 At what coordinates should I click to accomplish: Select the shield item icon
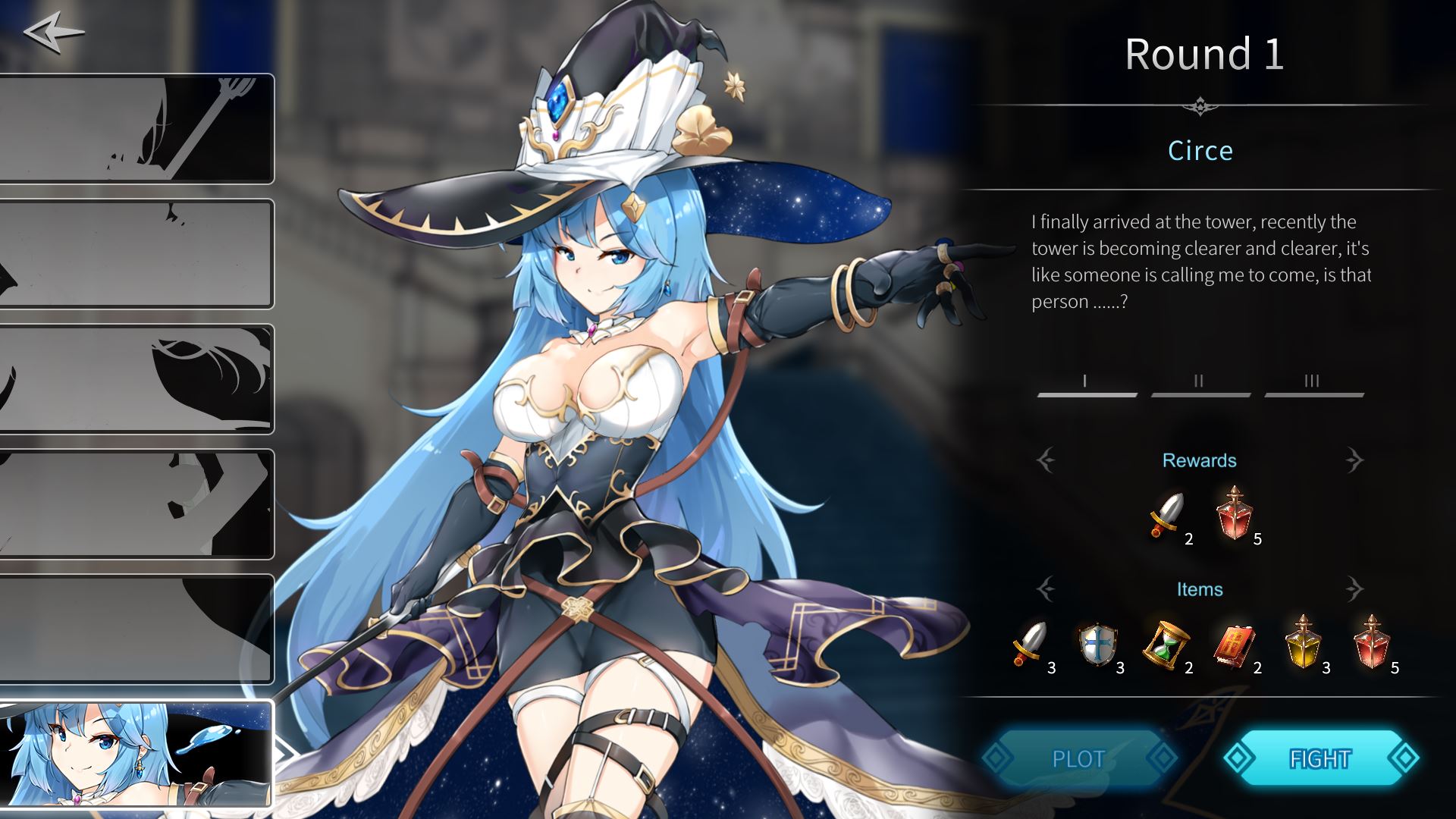[x=1097, y=645]
